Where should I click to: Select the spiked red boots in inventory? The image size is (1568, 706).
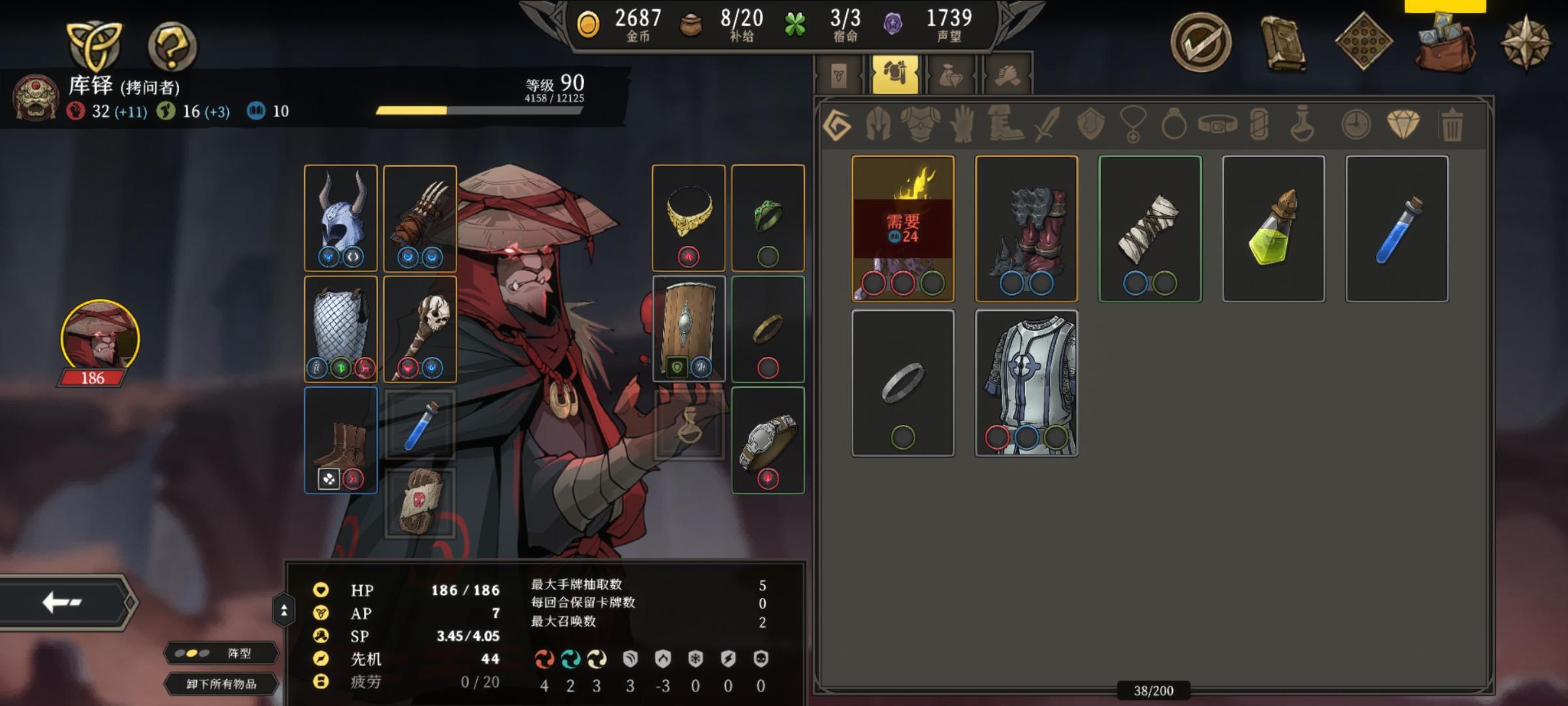(x=1026, y=228)
